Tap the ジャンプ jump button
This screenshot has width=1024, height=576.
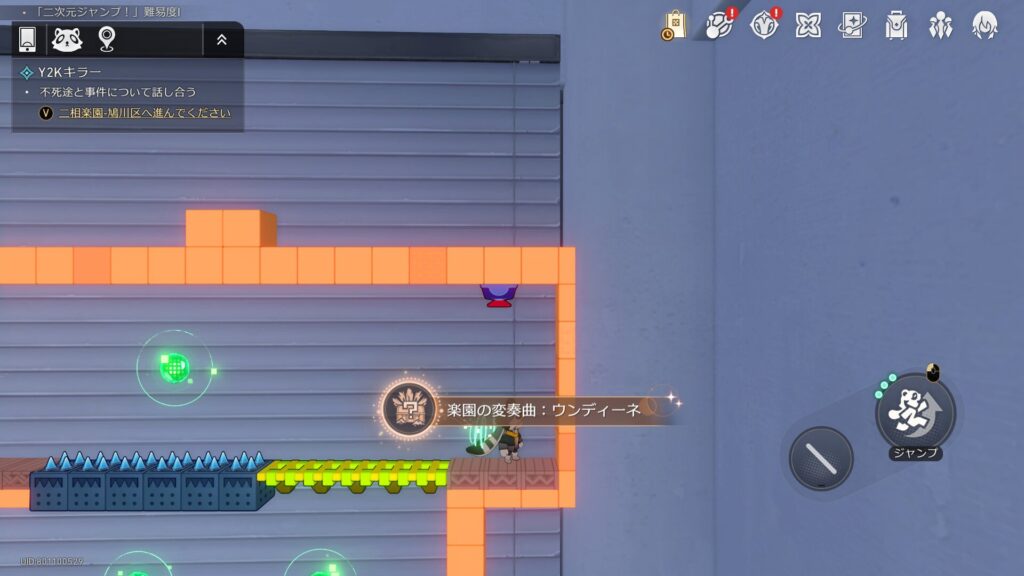tap(915, 412)
